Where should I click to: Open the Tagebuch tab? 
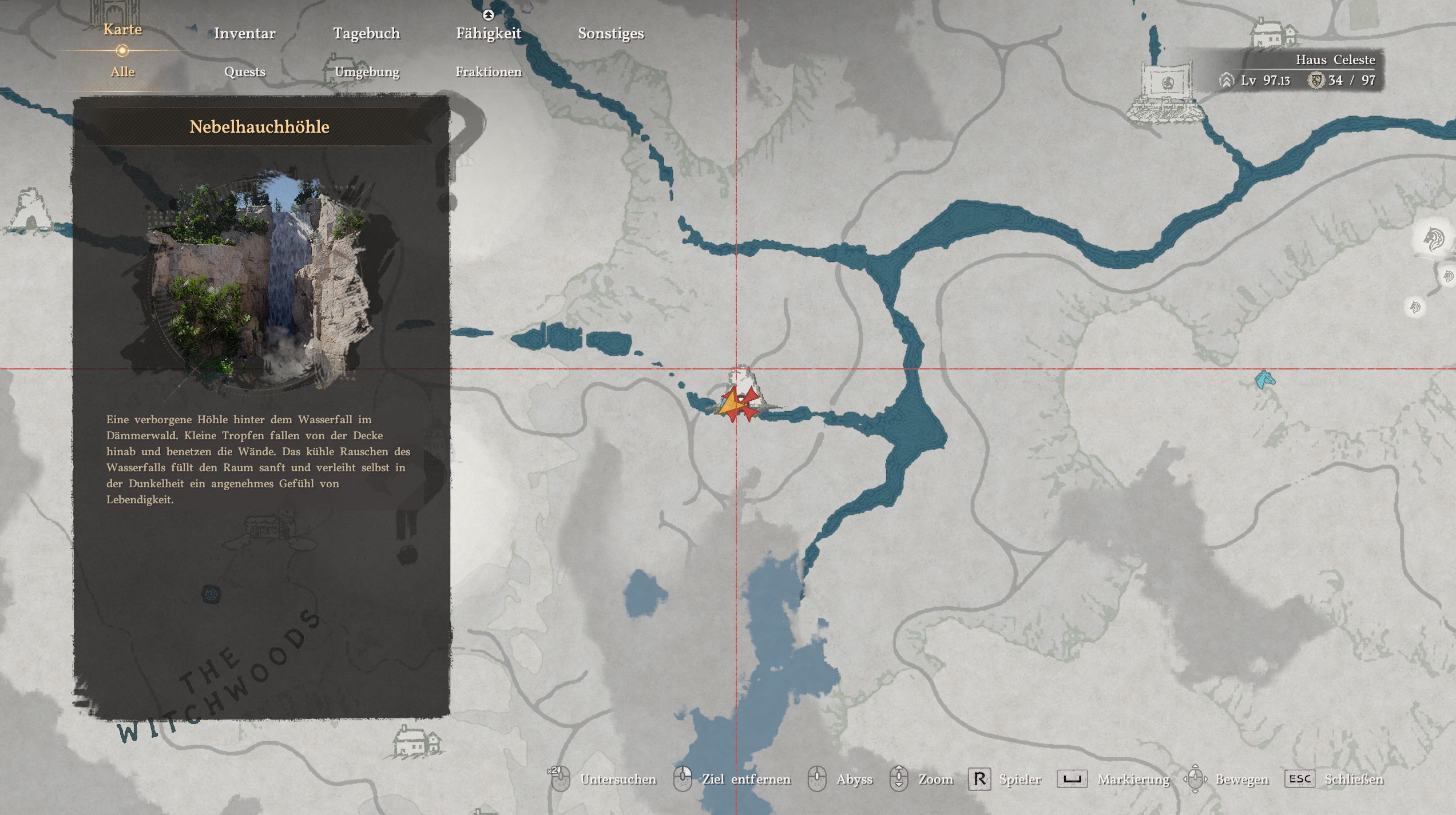366,33
